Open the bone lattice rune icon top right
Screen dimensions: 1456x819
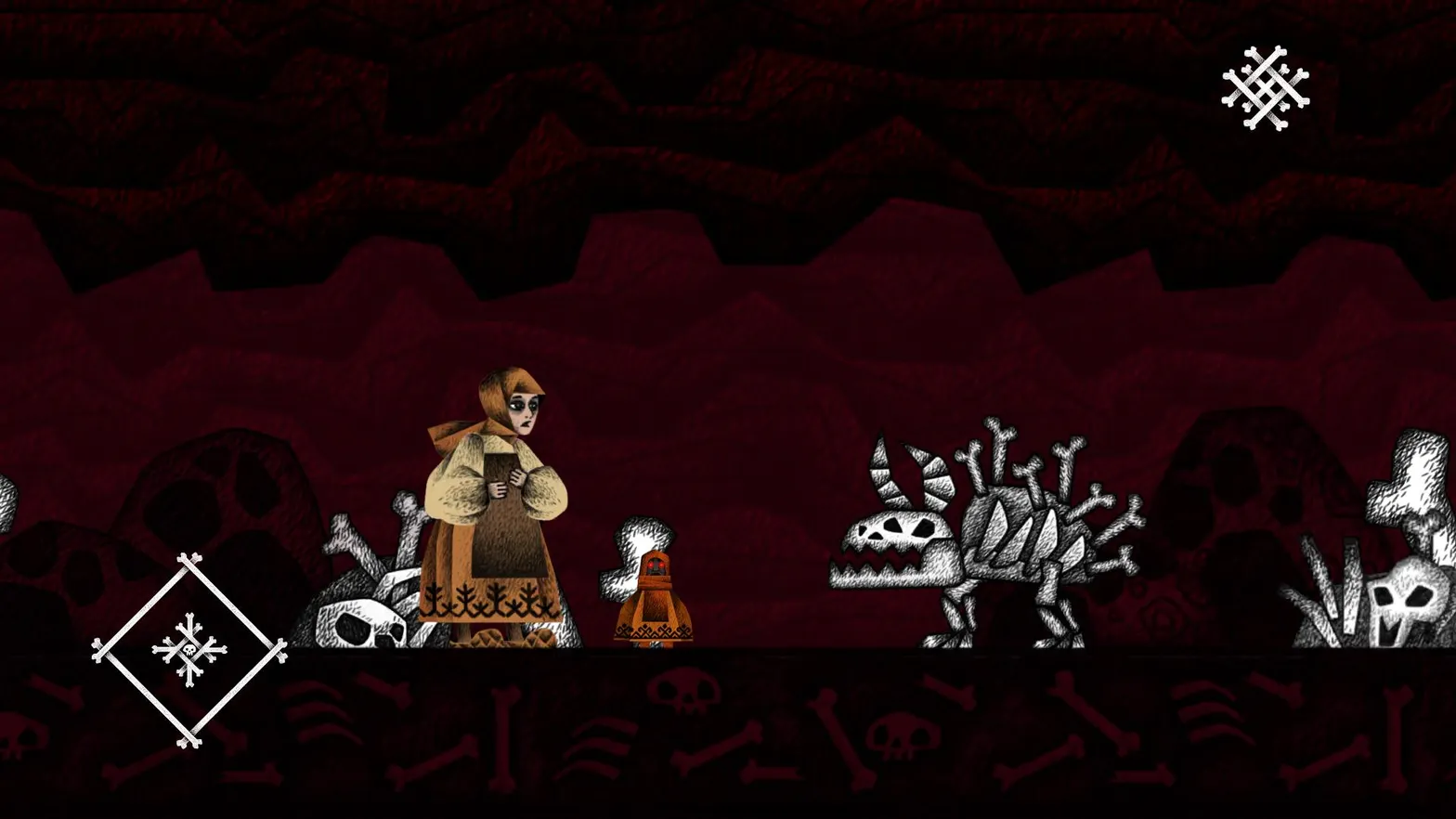1267,88
